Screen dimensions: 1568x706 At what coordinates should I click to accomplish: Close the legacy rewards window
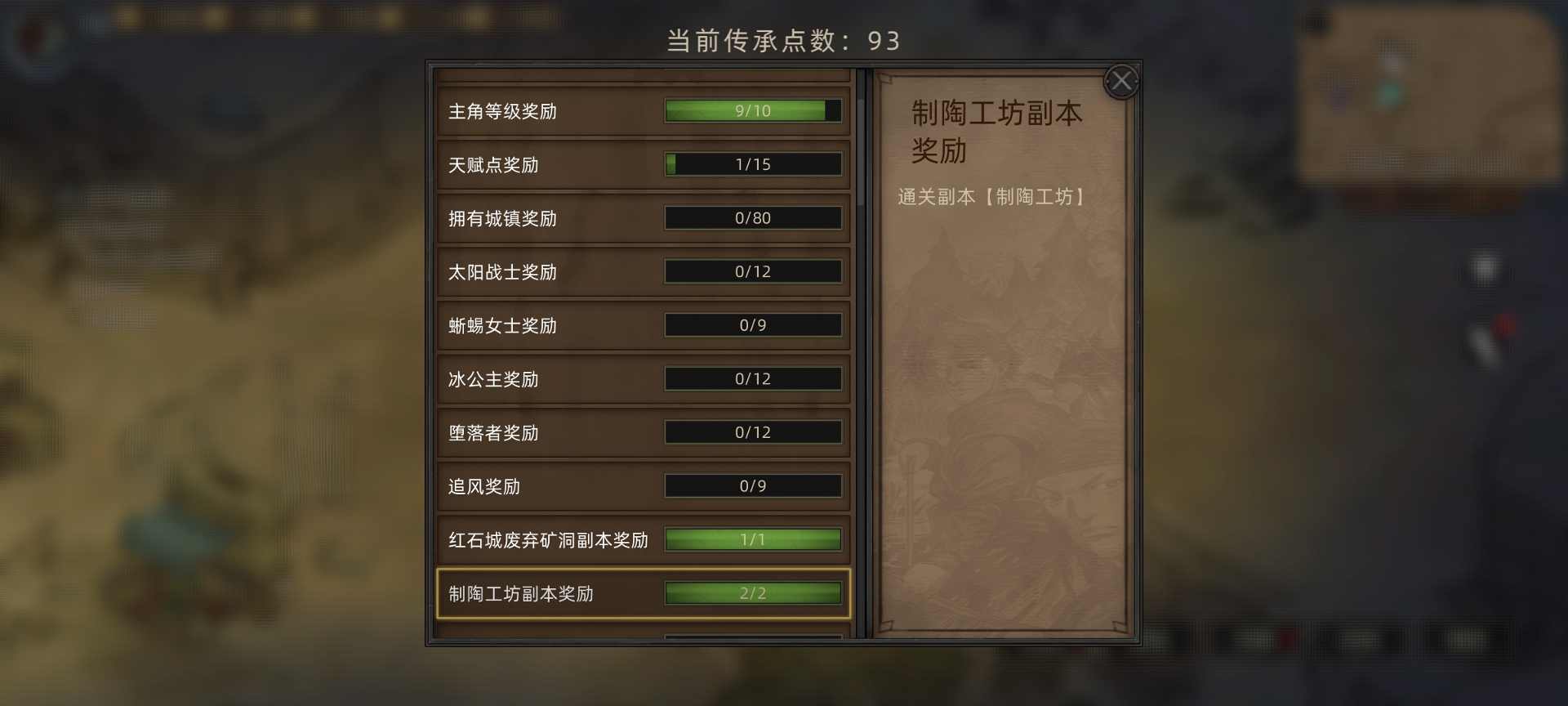click(x=1122, y=80)
